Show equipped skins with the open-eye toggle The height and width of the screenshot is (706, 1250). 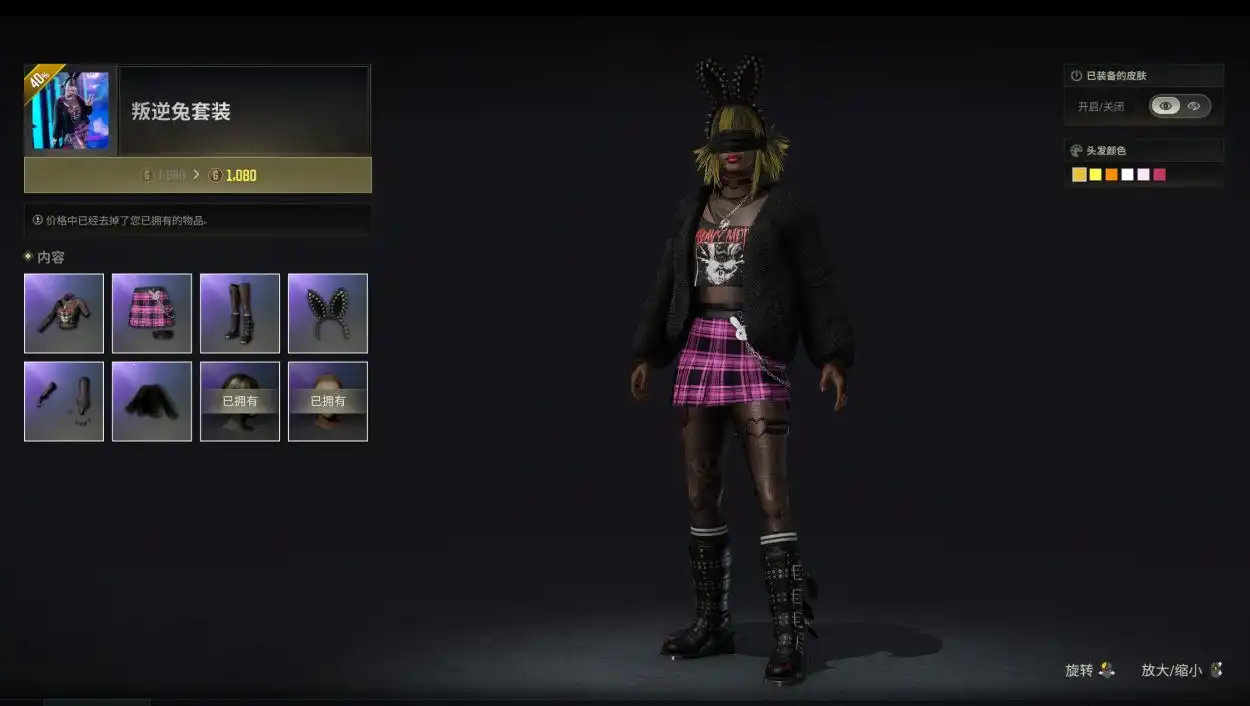1165,106
